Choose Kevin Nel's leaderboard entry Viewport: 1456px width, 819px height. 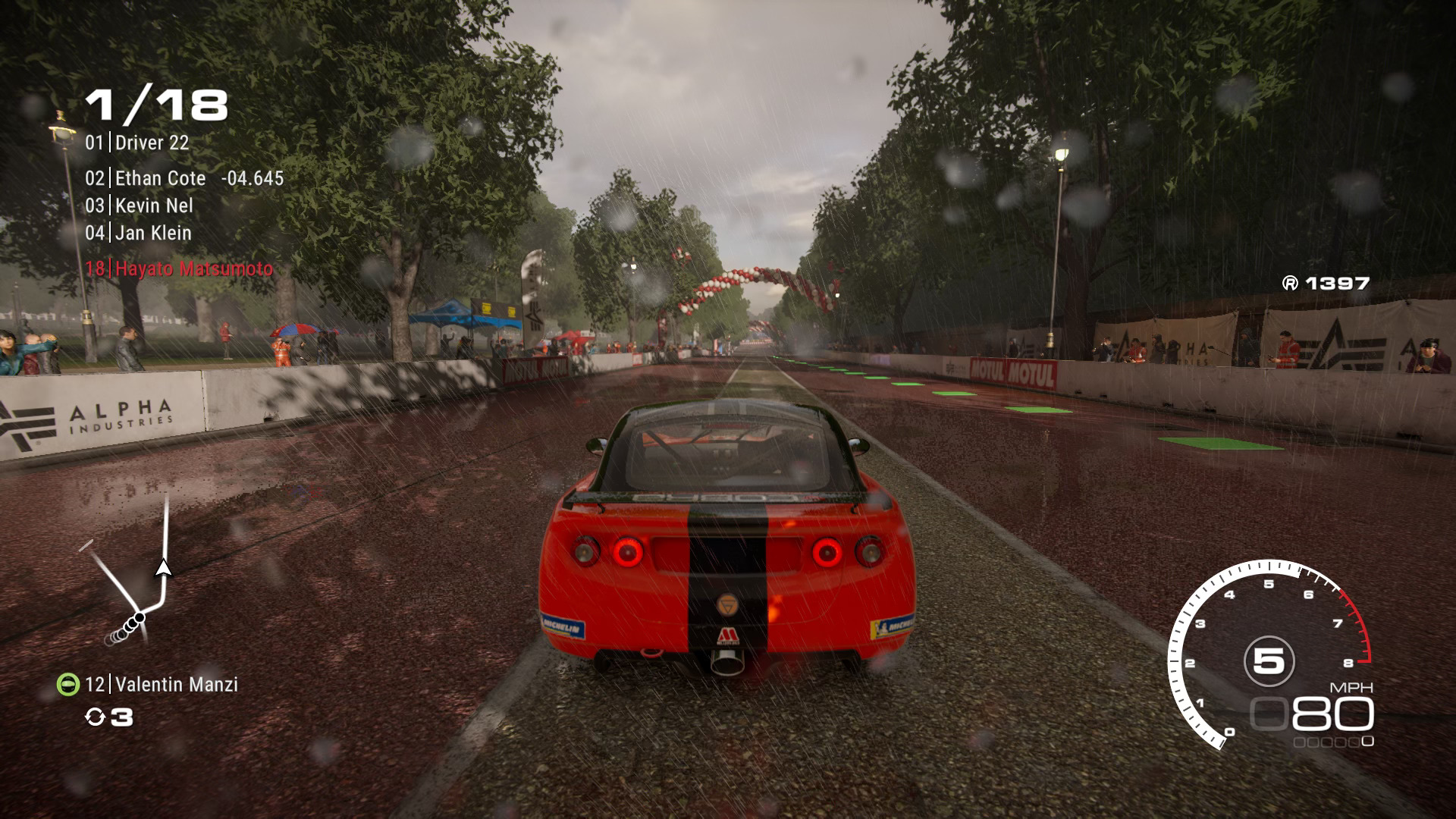[140, 206]
